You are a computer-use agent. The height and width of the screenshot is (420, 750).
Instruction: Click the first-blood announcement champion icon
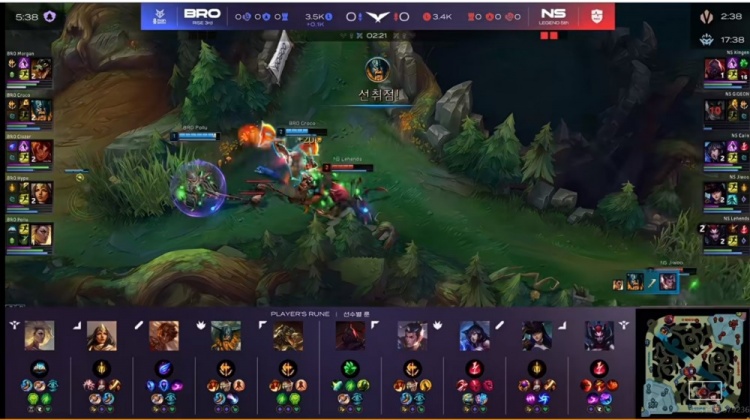click(377, 70)
